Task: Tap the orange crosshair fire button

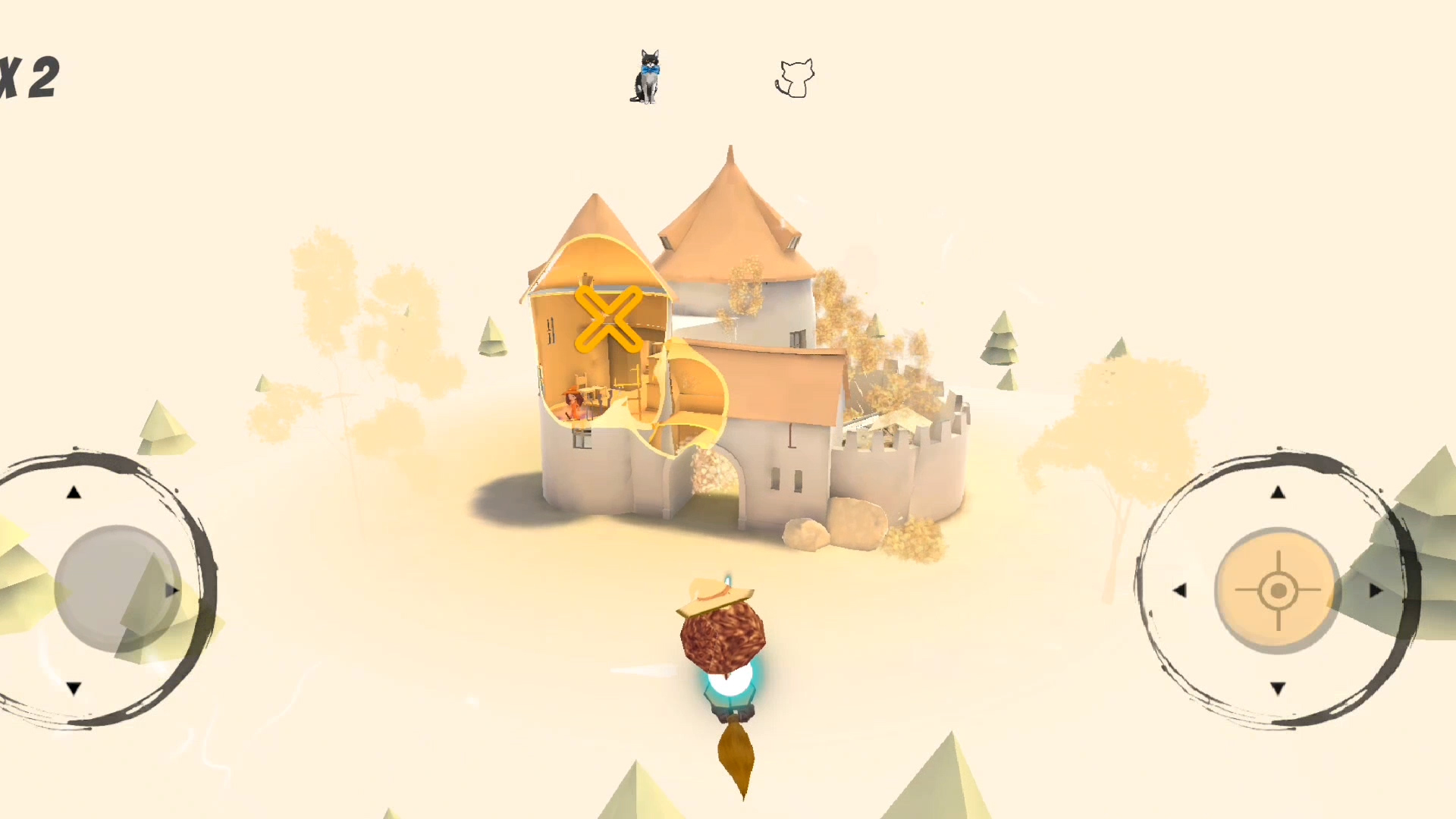Action: pyautogui.click(x=1278, y=590)
